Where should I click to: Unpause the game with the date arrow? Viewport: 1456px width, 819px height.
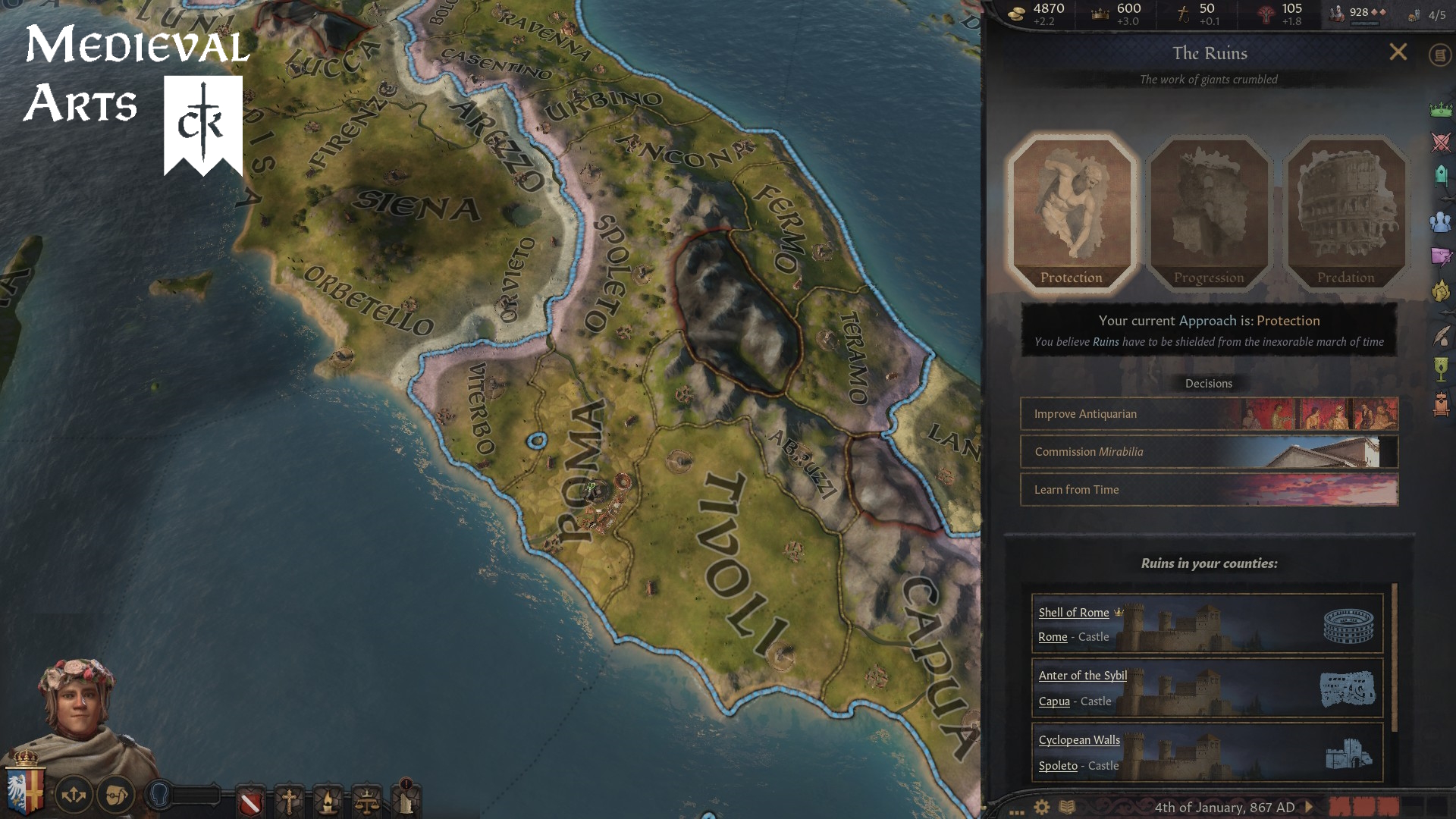[x=1309, y=806]
